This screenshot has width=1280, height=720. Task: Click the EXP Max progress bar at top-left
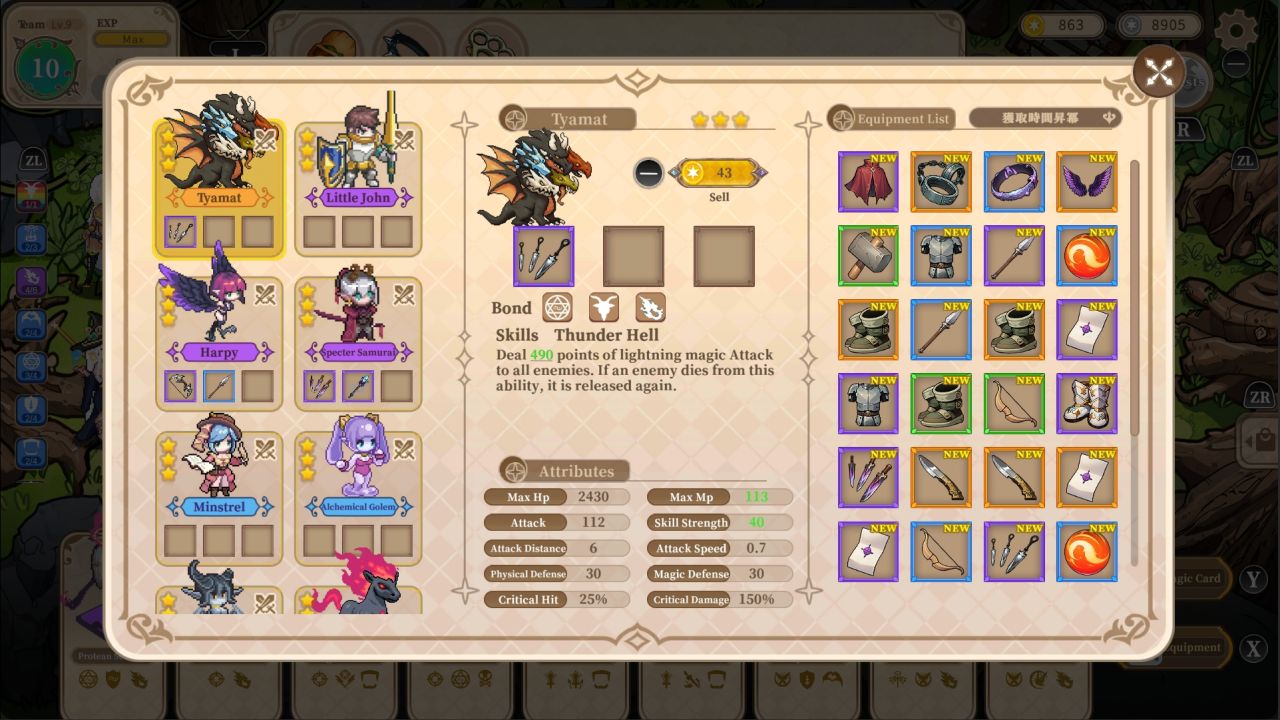tap(130, 38)
